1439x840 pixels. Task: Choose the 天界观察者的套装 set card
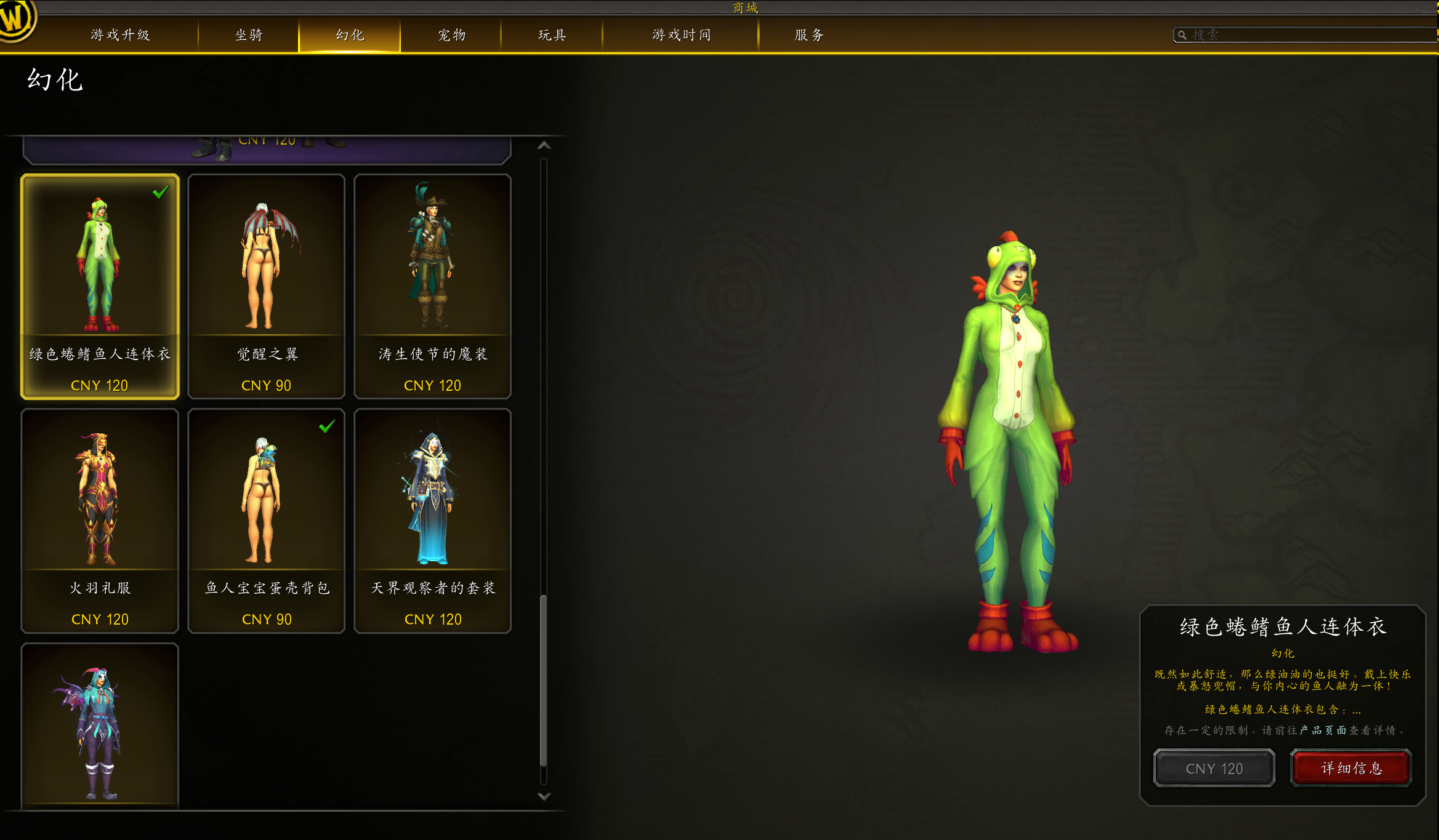point(432,521)
